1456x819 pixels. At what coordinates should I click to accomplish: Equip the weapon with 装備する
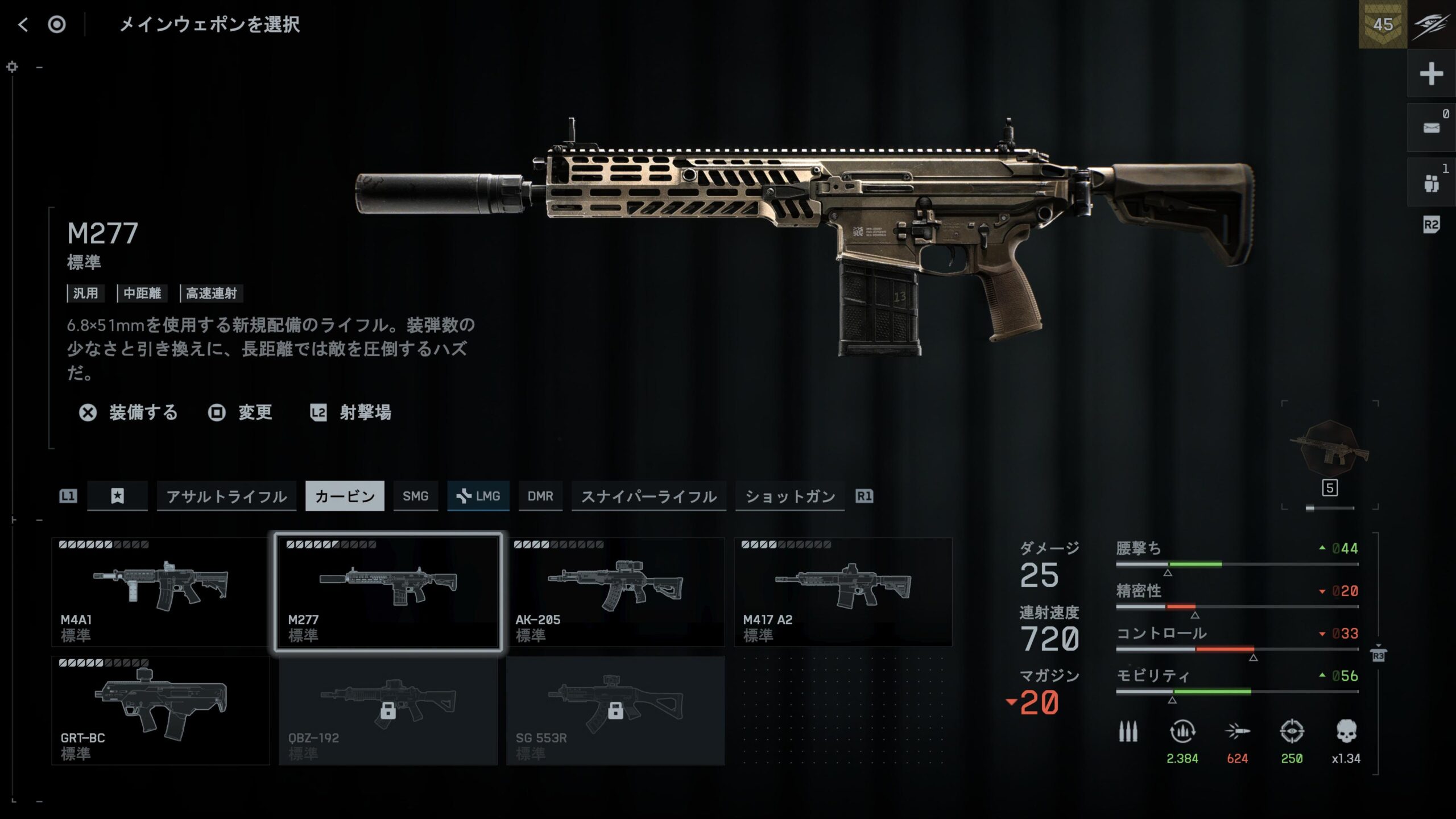pos(129,412)
